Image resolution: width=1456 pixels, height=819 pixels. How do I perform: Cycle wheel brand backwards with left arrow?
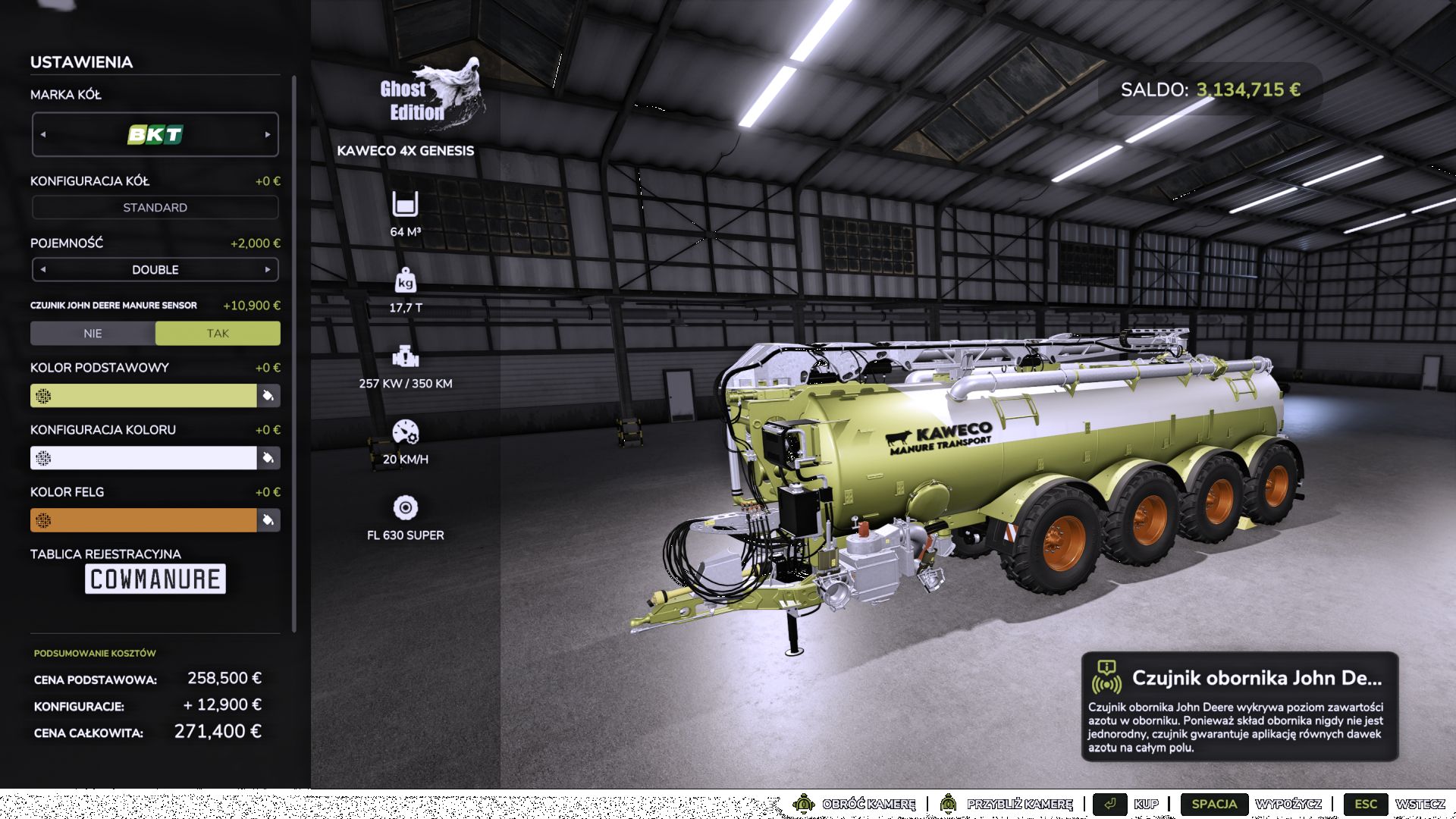point(43,134)
